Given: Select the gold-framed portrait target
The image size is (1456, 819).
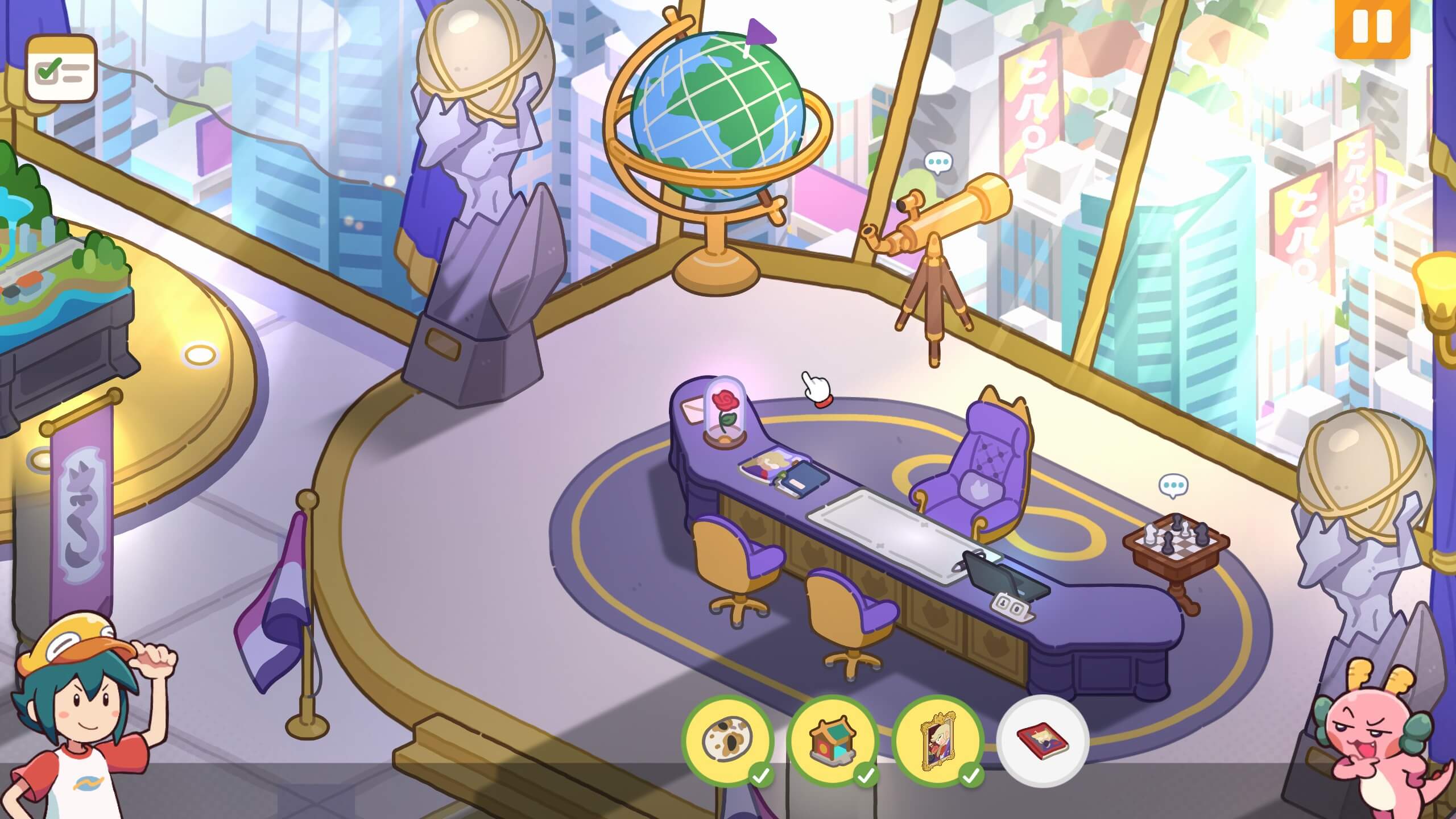Looking at the screenshot, I should pyautogui.click(x=937, y=741).
